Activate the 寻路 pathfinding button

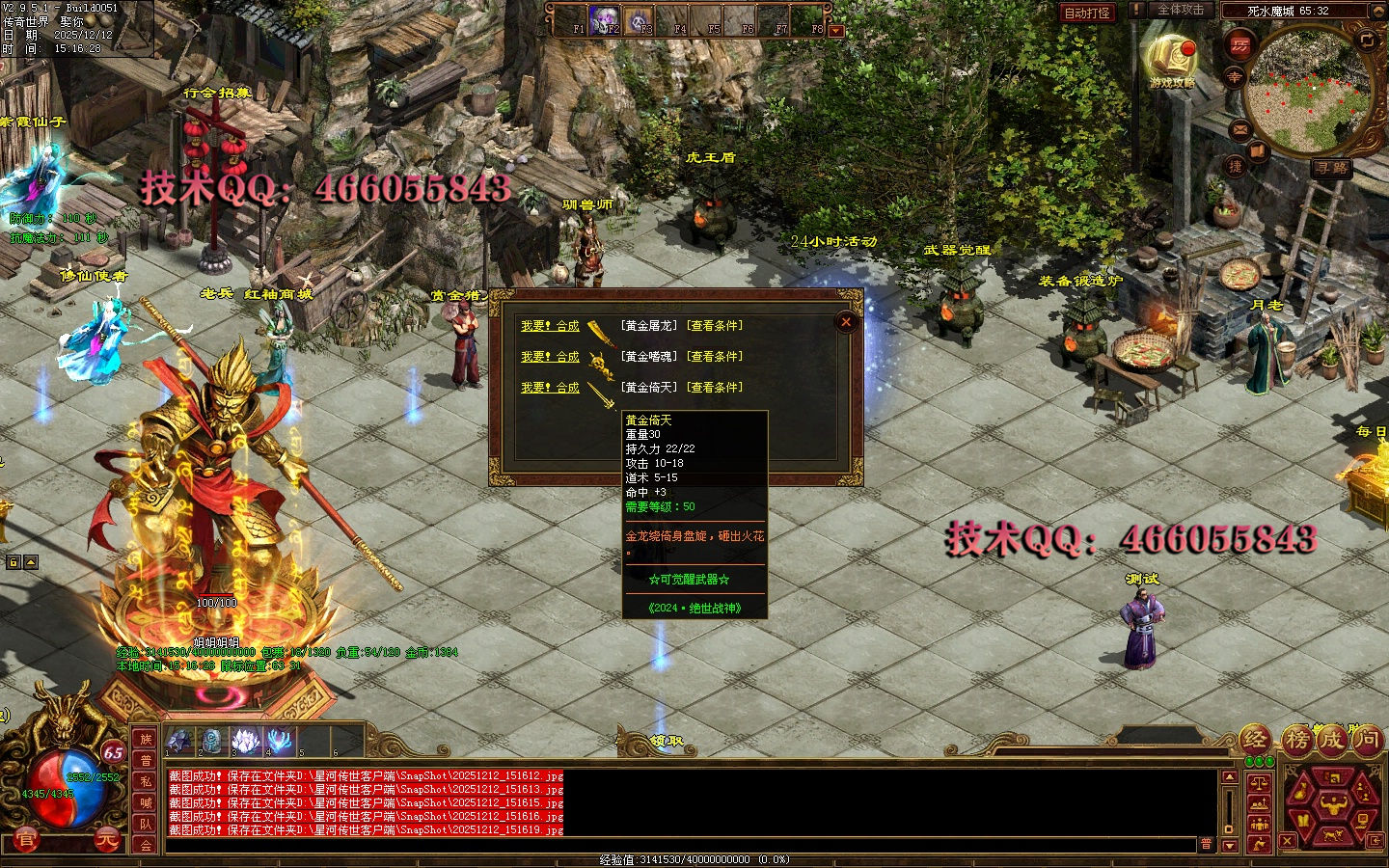(x=1331, y=168)
